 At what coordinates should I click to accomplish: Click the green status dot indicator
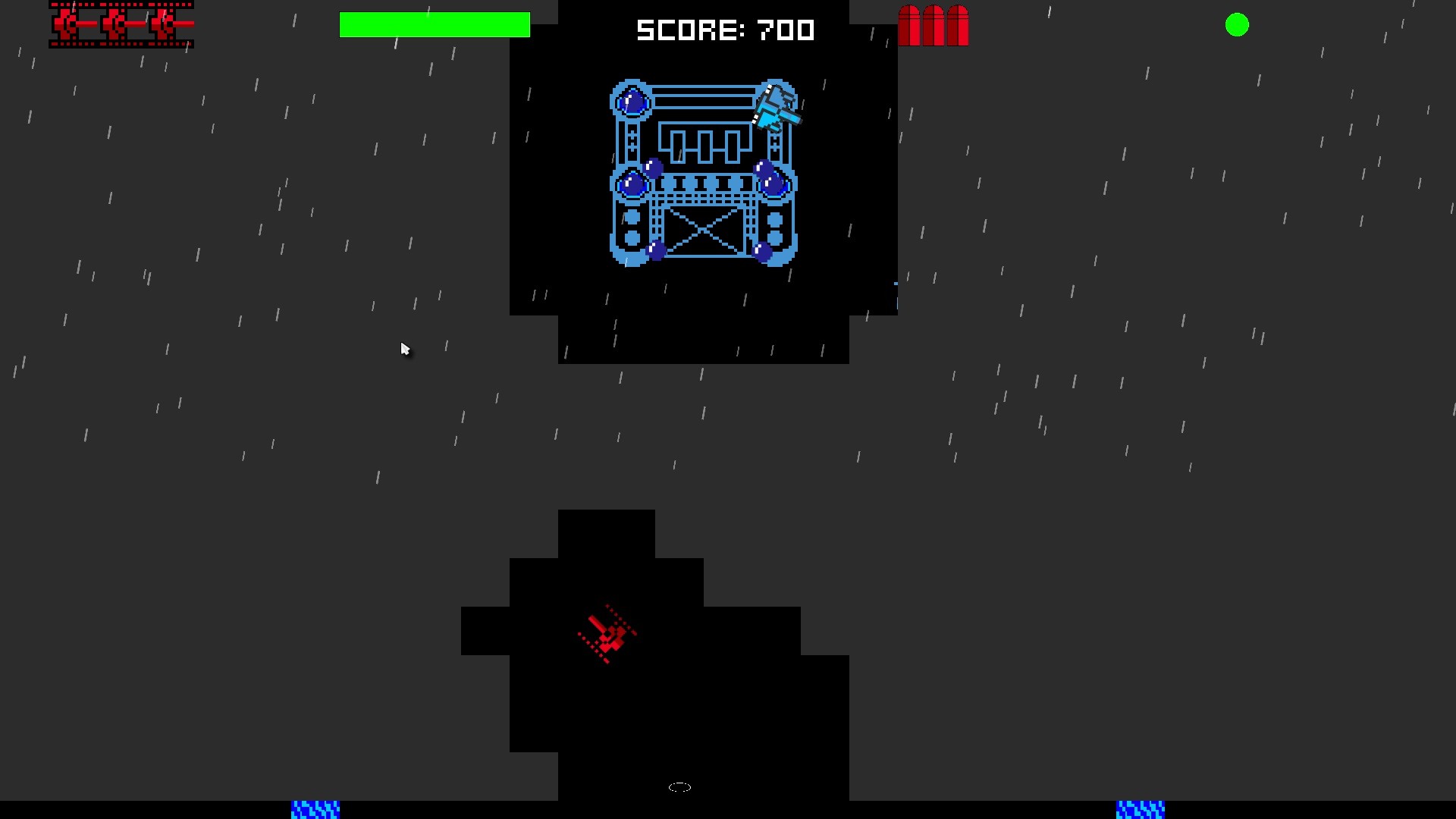click(x=1238, y=25)
